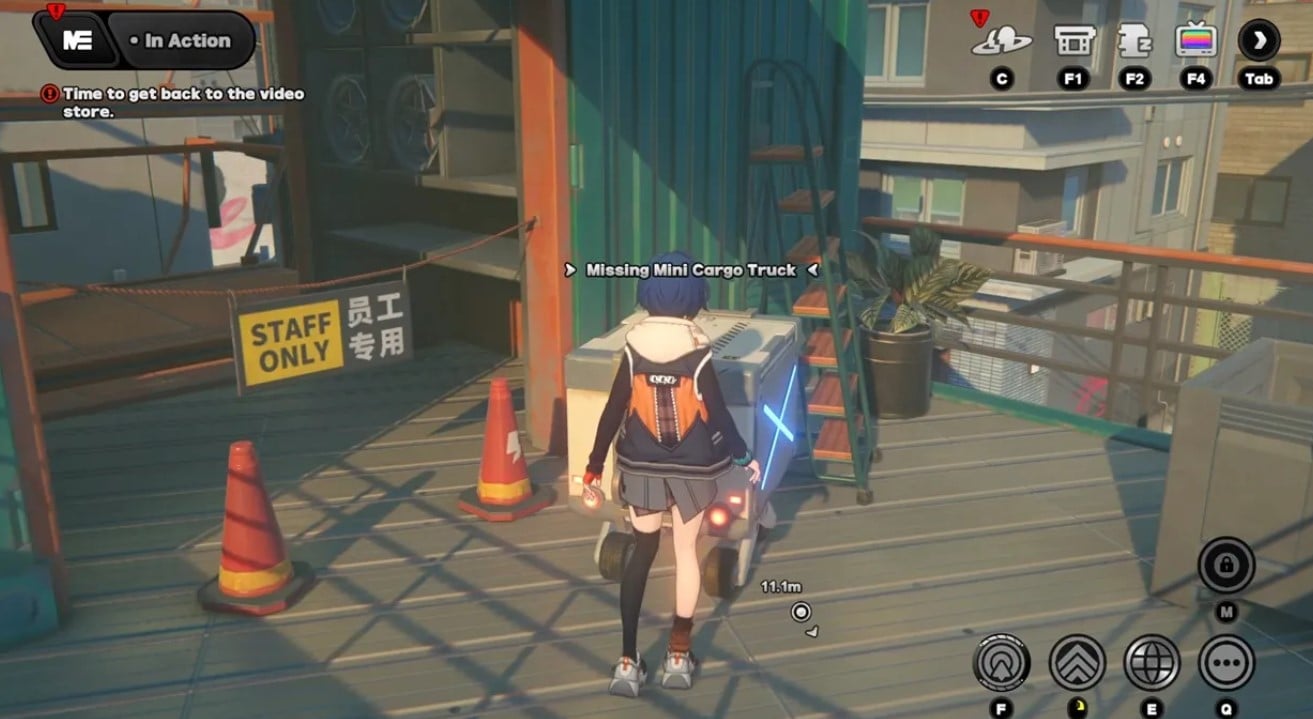Click the 11.1m quest waypoint marker
Screen dimensions: 1313x719
point(800,612)
